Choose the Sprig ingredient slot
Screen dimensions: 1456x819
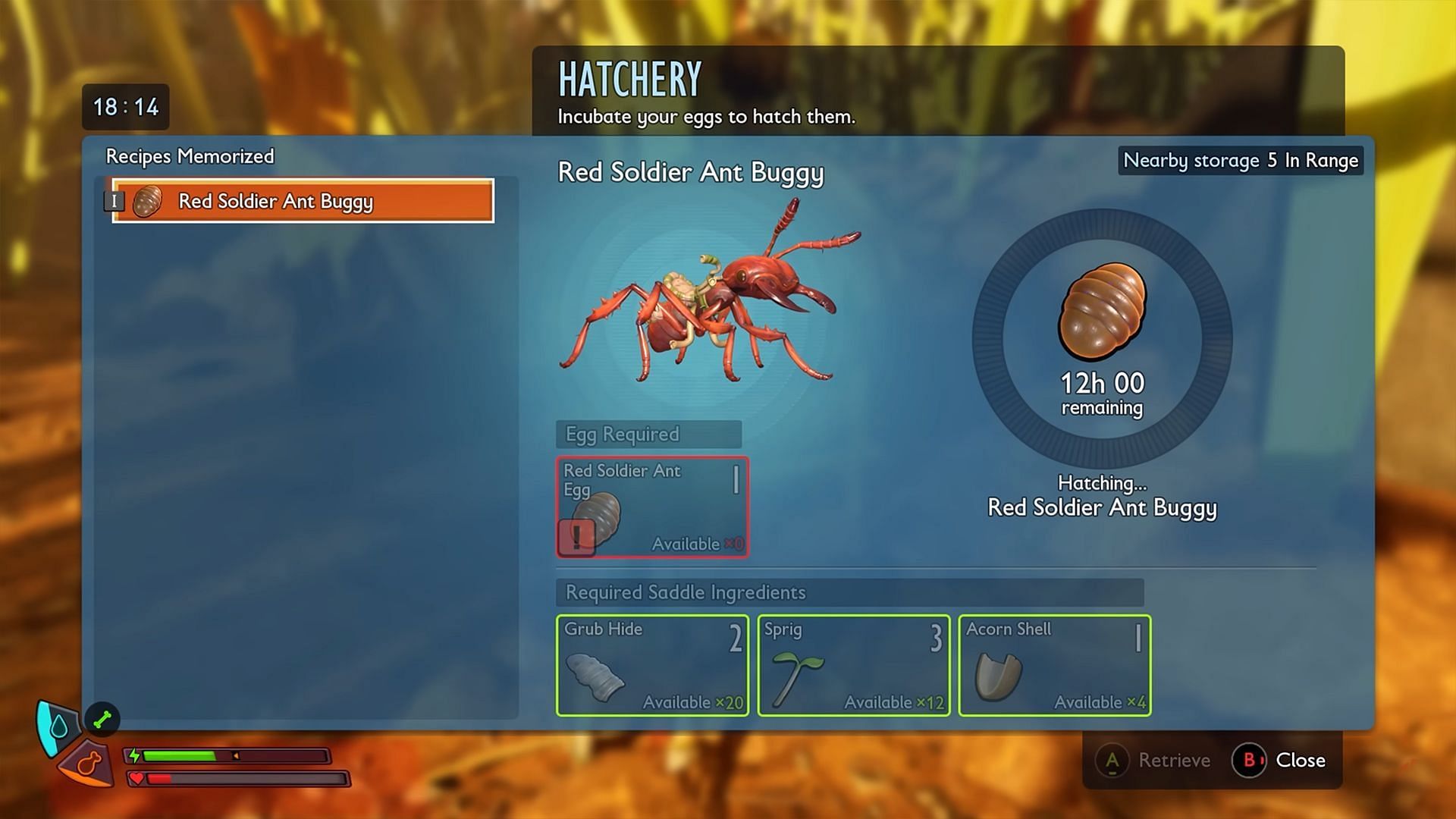point(853,665)
